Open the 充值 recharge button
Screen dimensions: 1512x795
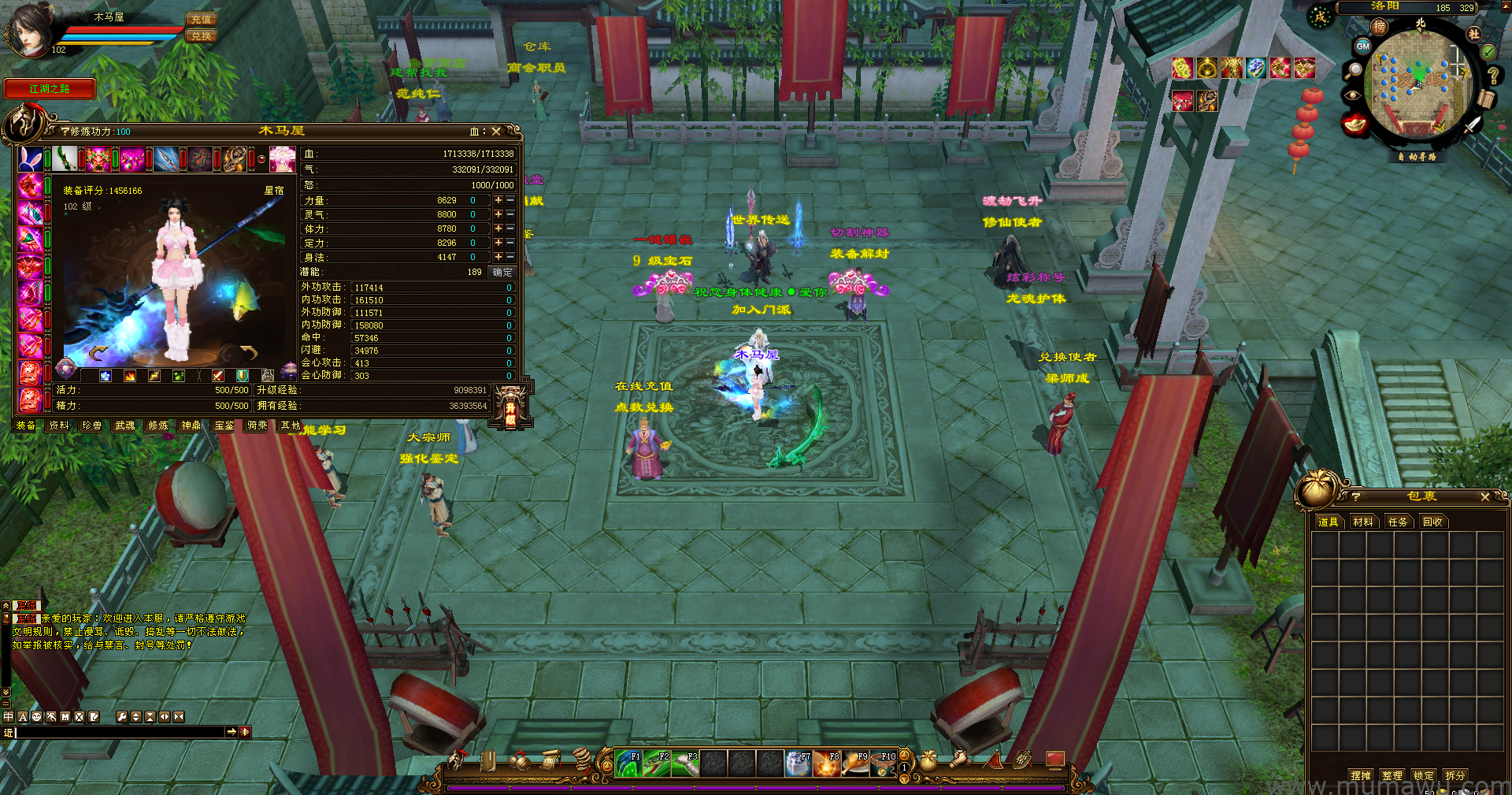click(201, 19)
